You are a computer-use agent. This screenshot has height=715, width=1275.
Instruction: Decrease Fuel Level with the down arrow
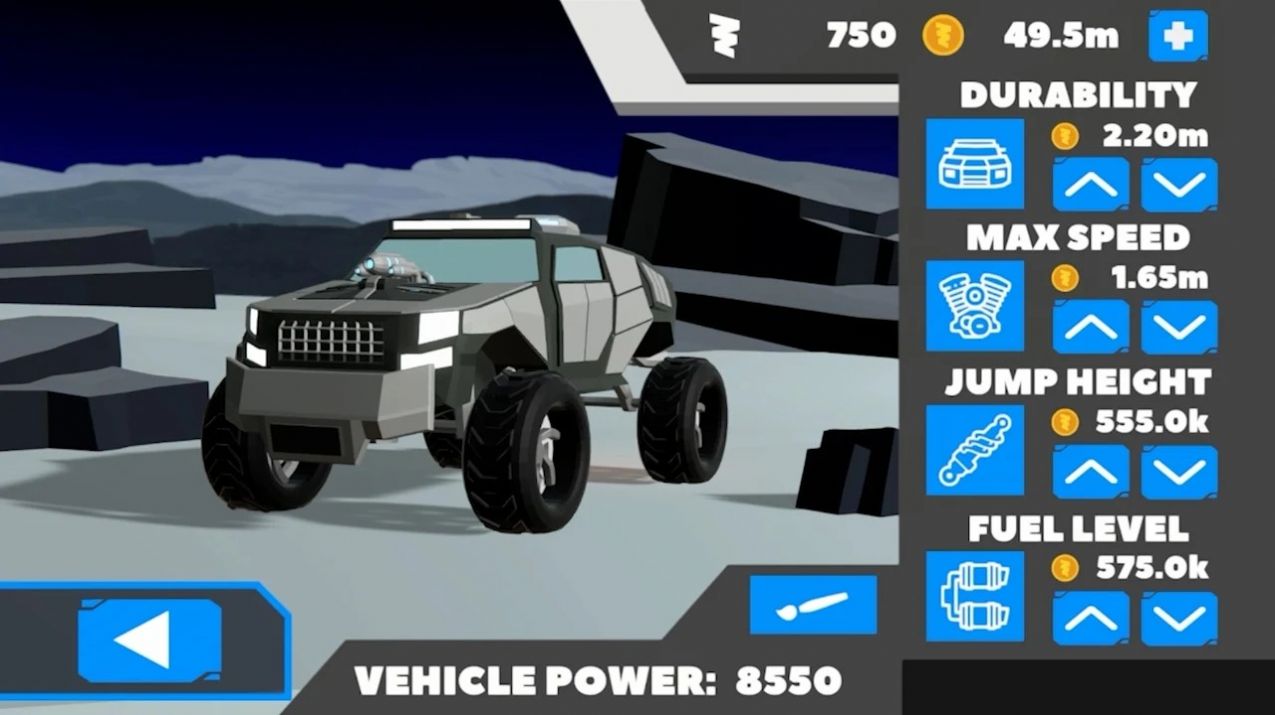tap(1179, 618)
